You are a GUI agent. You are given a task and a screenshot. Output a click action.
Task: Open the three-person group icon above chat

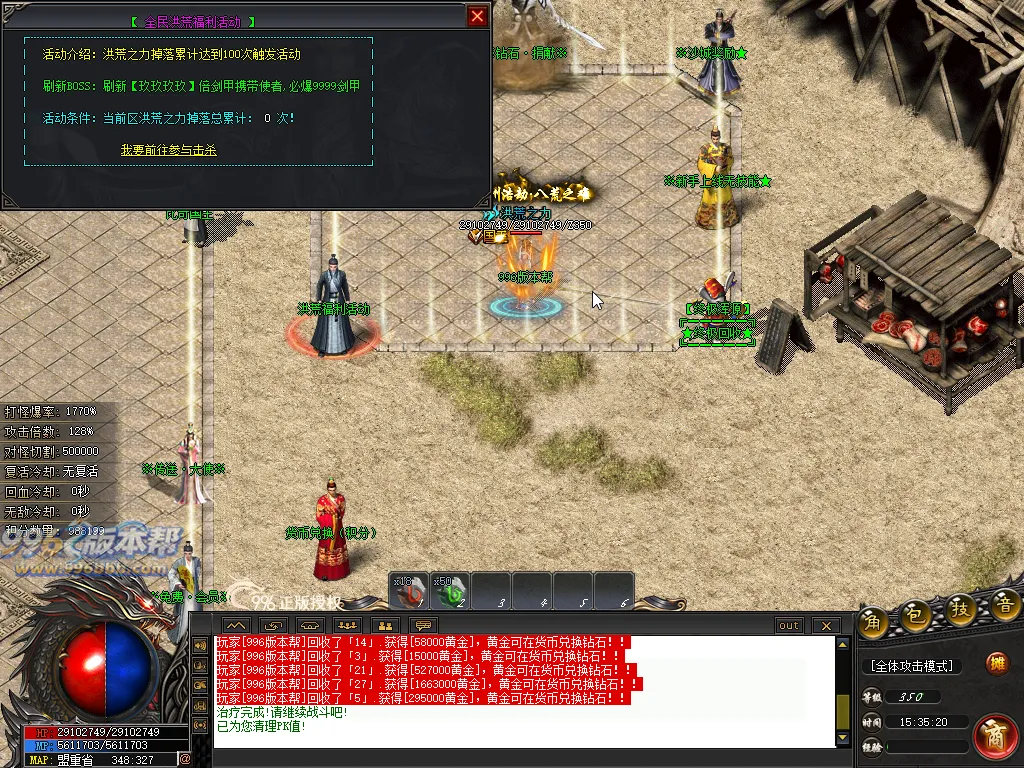pyautogui.click(x=348, y=626)
